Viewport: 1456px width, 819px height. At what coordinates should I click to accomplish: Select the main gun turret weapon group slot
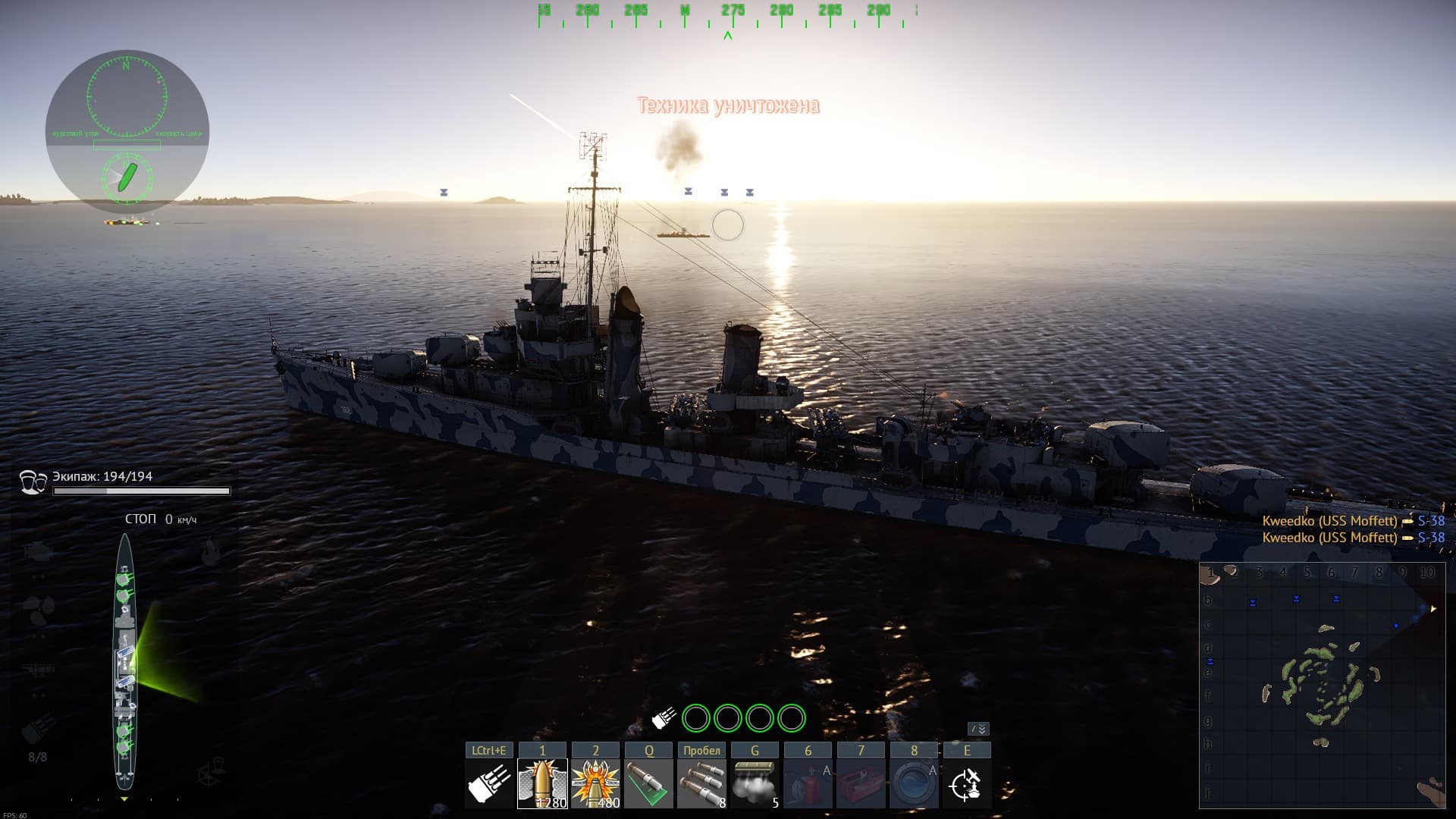click(489, 783)
